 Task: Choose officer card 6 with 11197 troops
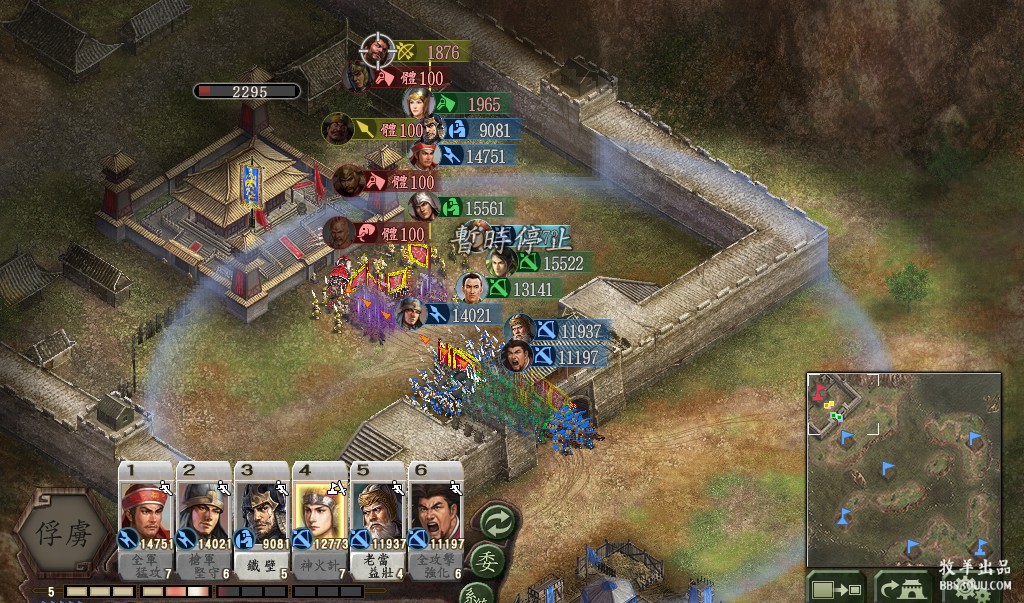tap(436, 520)
